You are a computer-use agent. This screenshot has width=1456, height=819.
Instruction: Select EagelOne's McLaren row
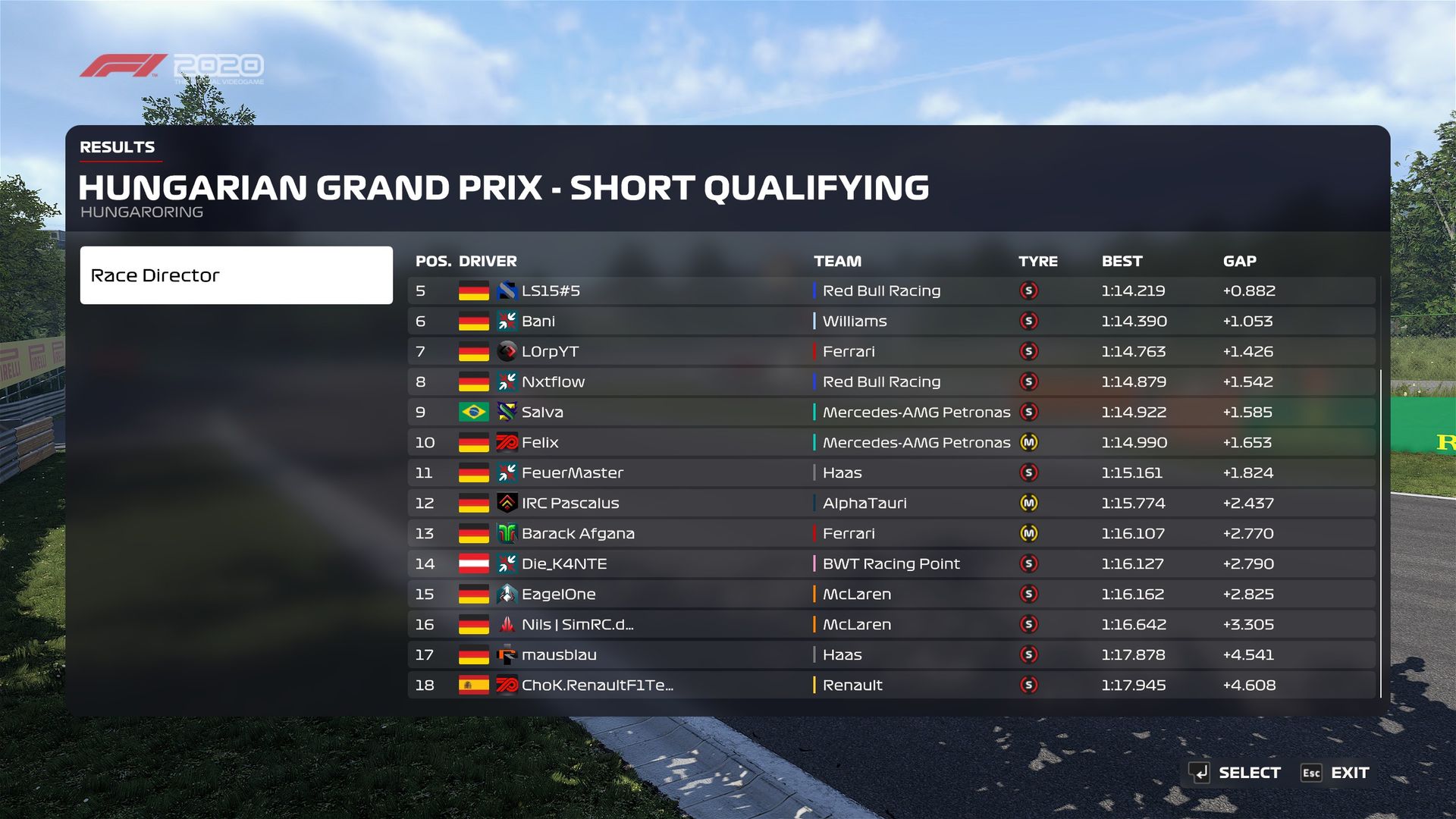[x=890, y=594]
